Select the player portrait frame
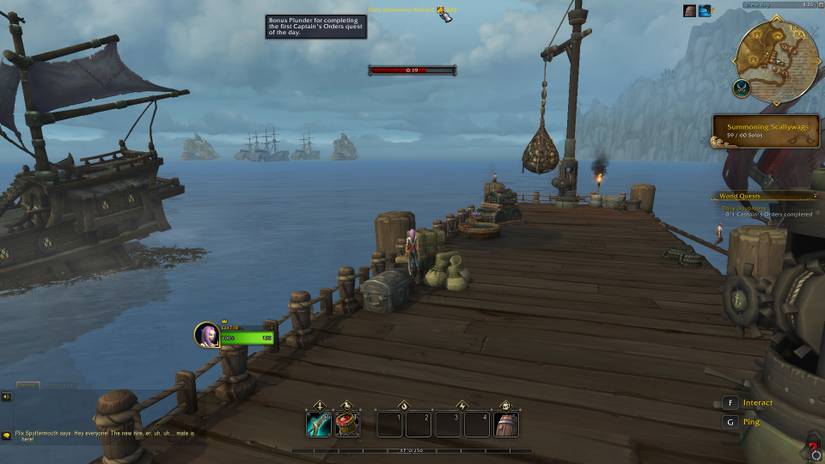 tap(207, 334)
